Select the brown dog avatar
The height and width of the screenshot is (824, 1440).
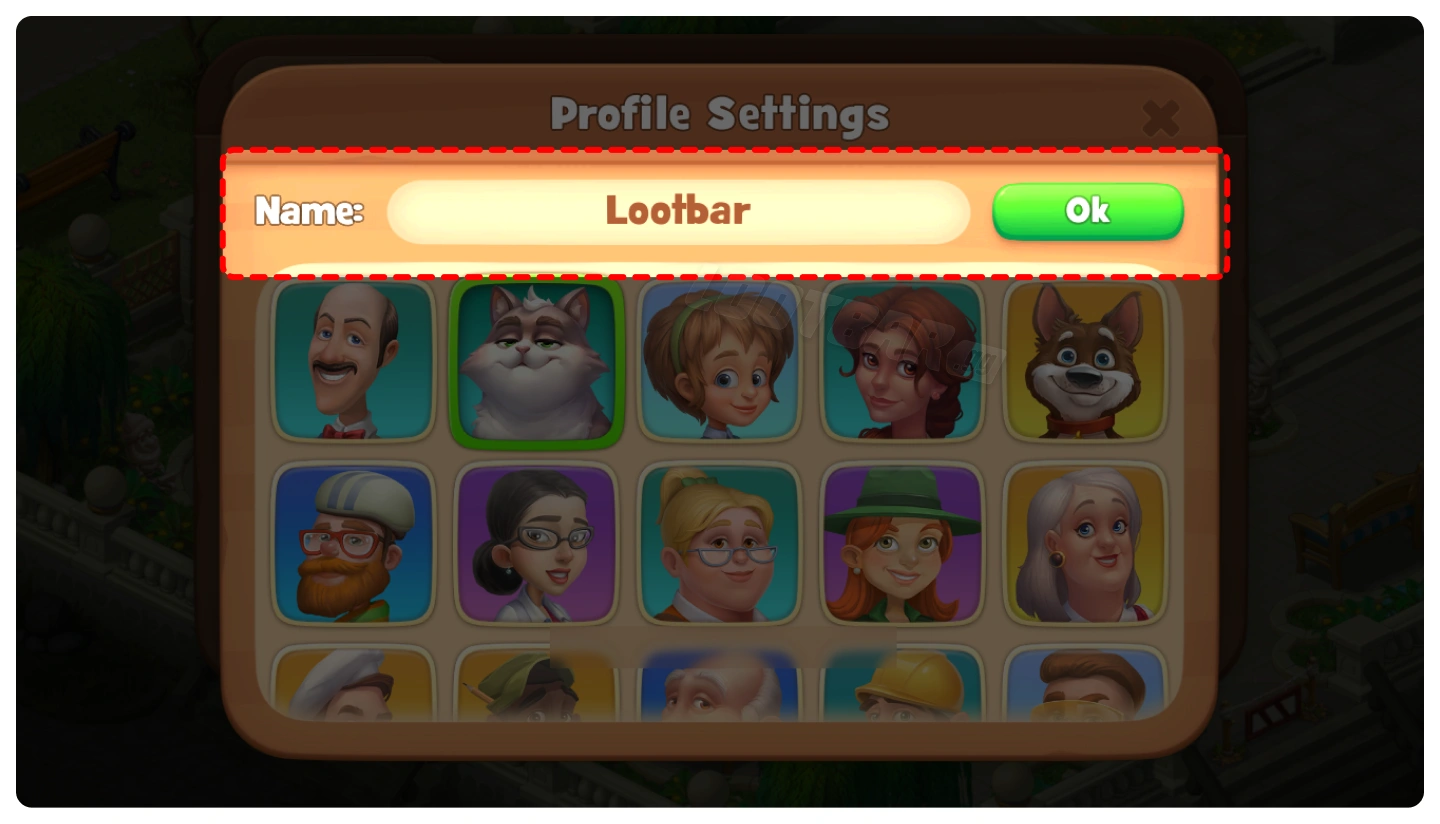pos(1085,361)
